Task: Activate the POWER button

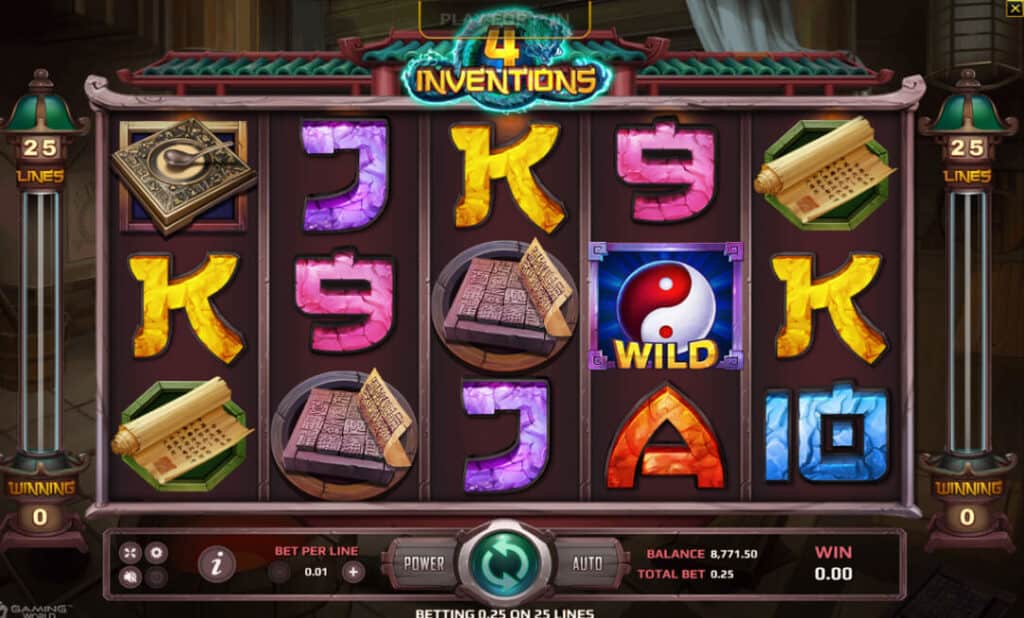Action: point(423,563)
